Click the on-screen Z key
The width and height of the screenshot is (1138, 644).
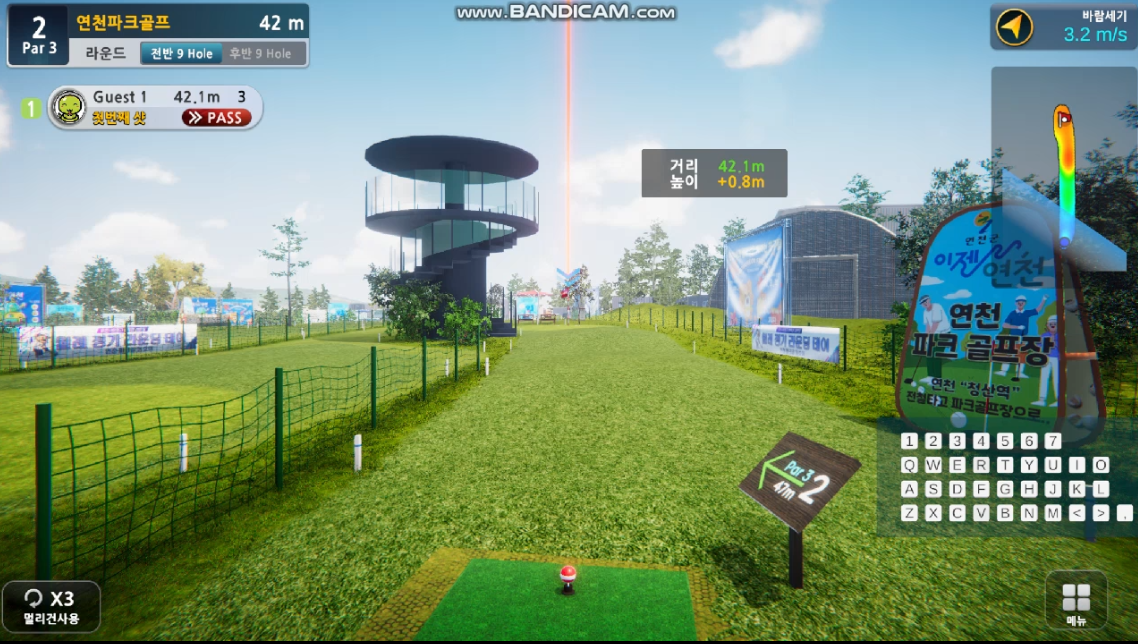909,513
